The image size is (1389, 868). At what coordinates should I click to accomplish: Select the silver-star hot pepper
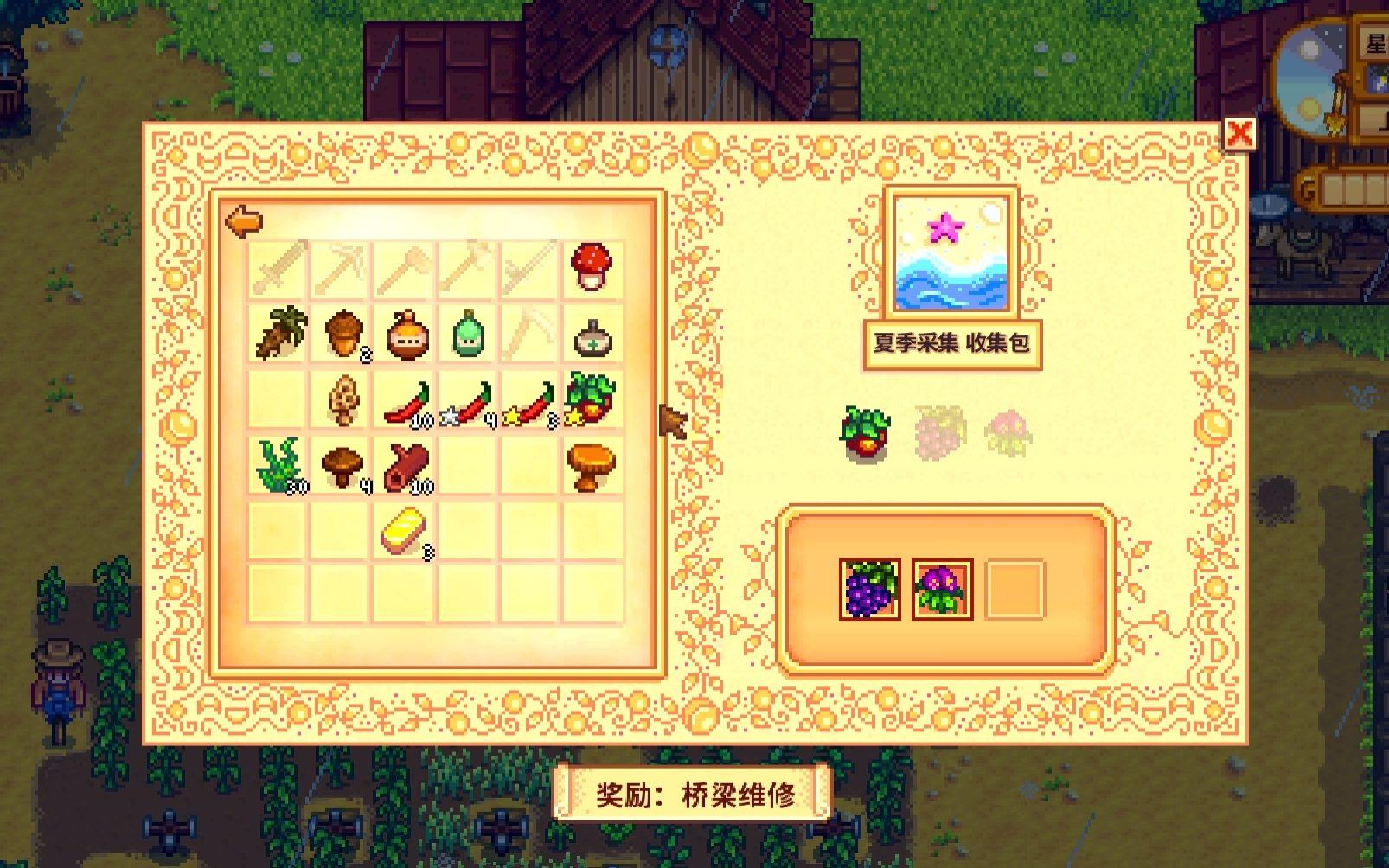point(467,402)
